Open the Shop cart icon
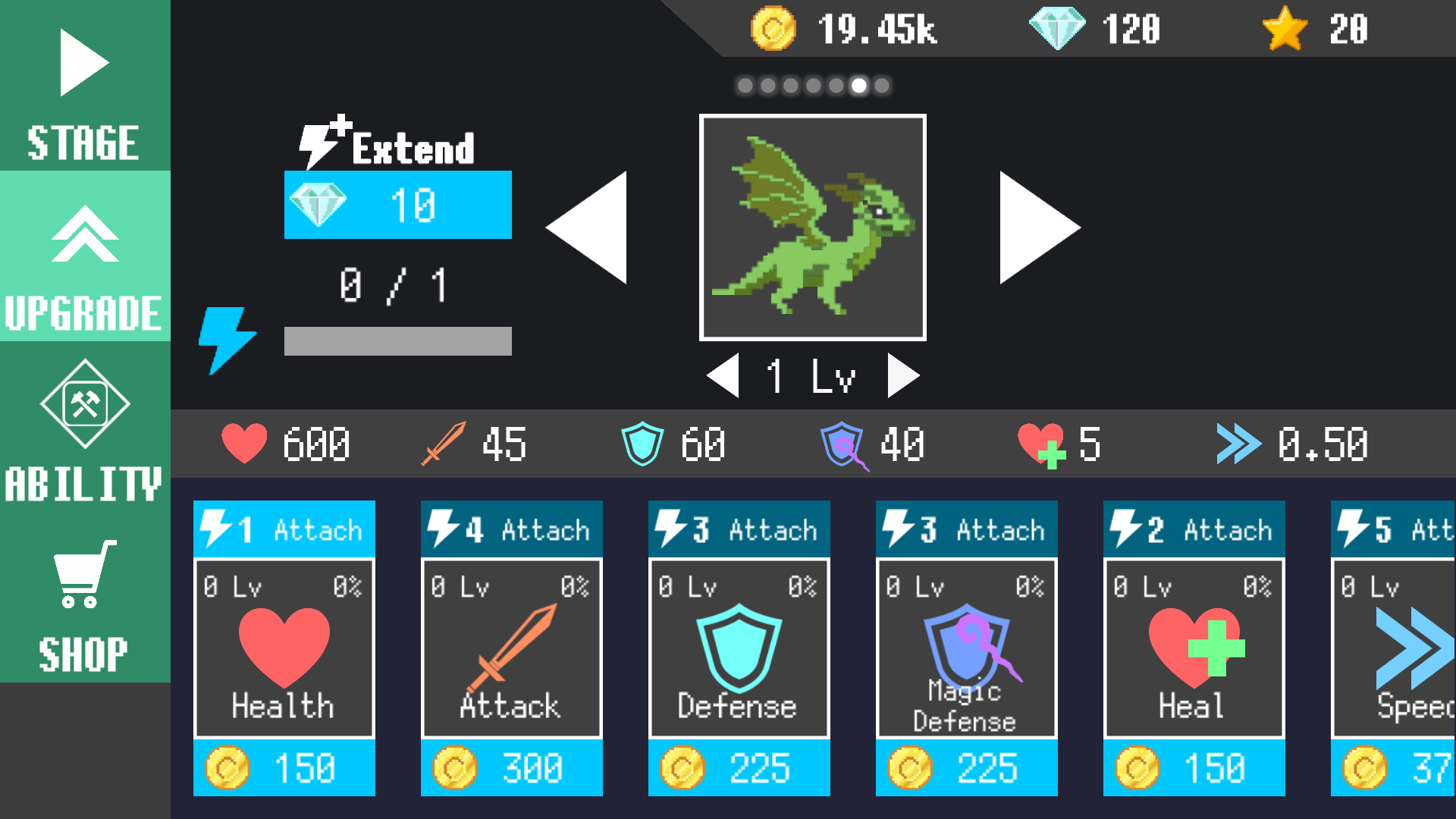Image resolution: width=1456 pixels, height=819 pixels. pyautogui.click(x=83, y=580)
